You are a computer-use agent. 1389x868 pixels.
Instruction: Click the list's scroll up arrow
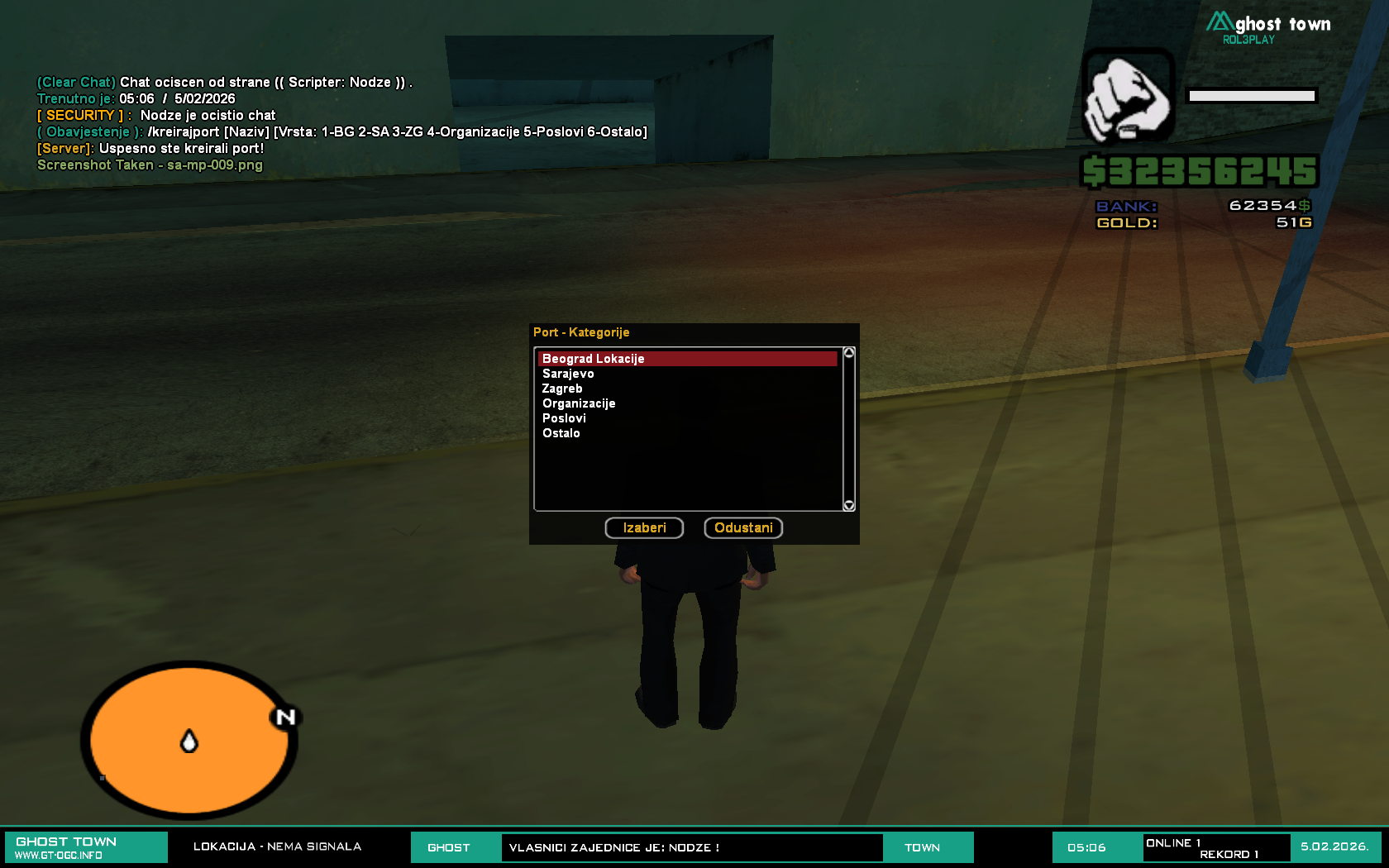tap(848, 353)
